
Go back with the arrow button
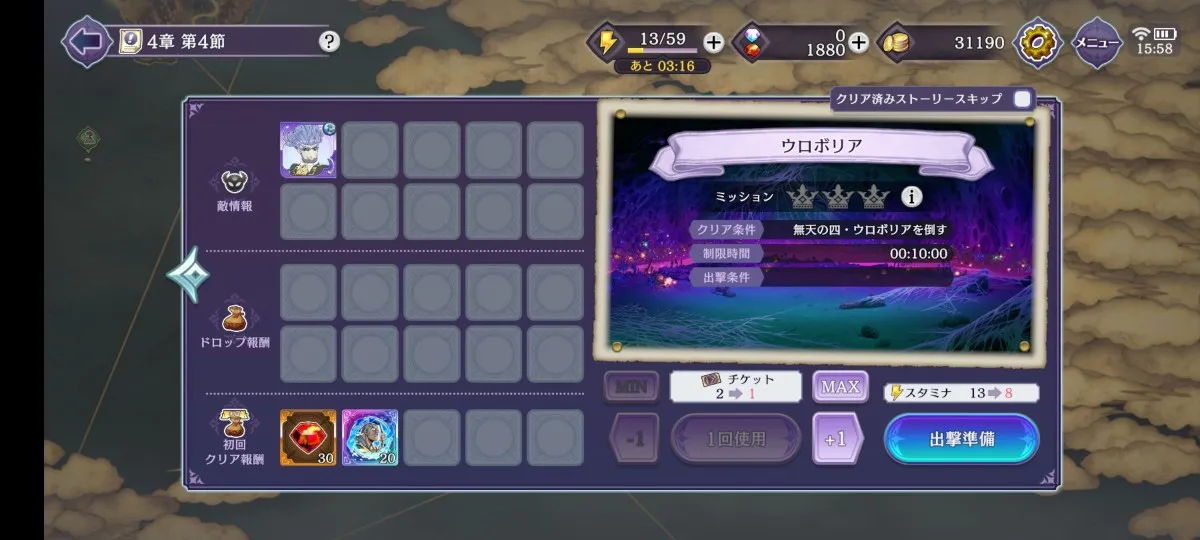[86, 42]
